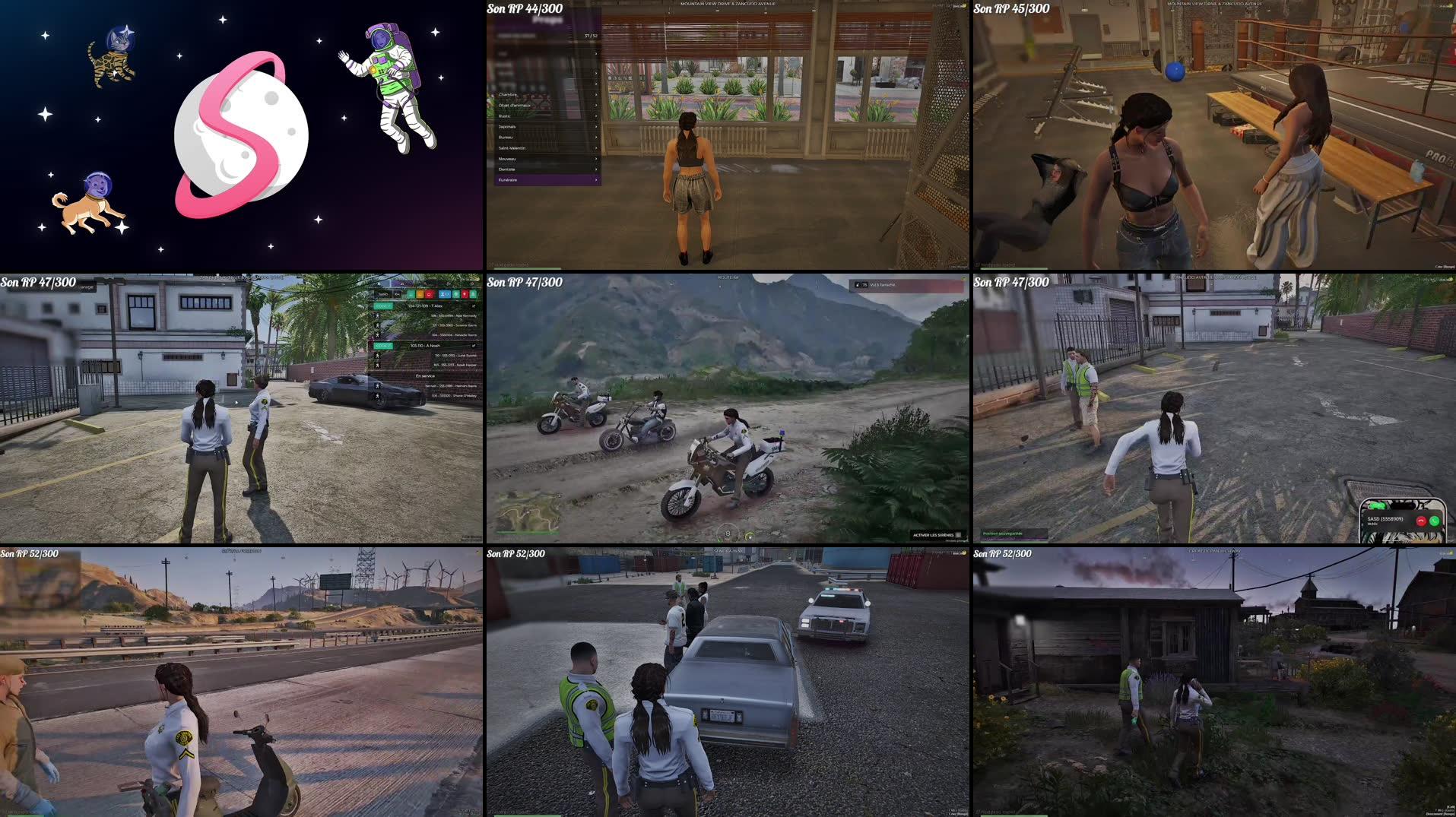Click the bell alert icon in the dispatch toolbar

[x=474, y=295]
